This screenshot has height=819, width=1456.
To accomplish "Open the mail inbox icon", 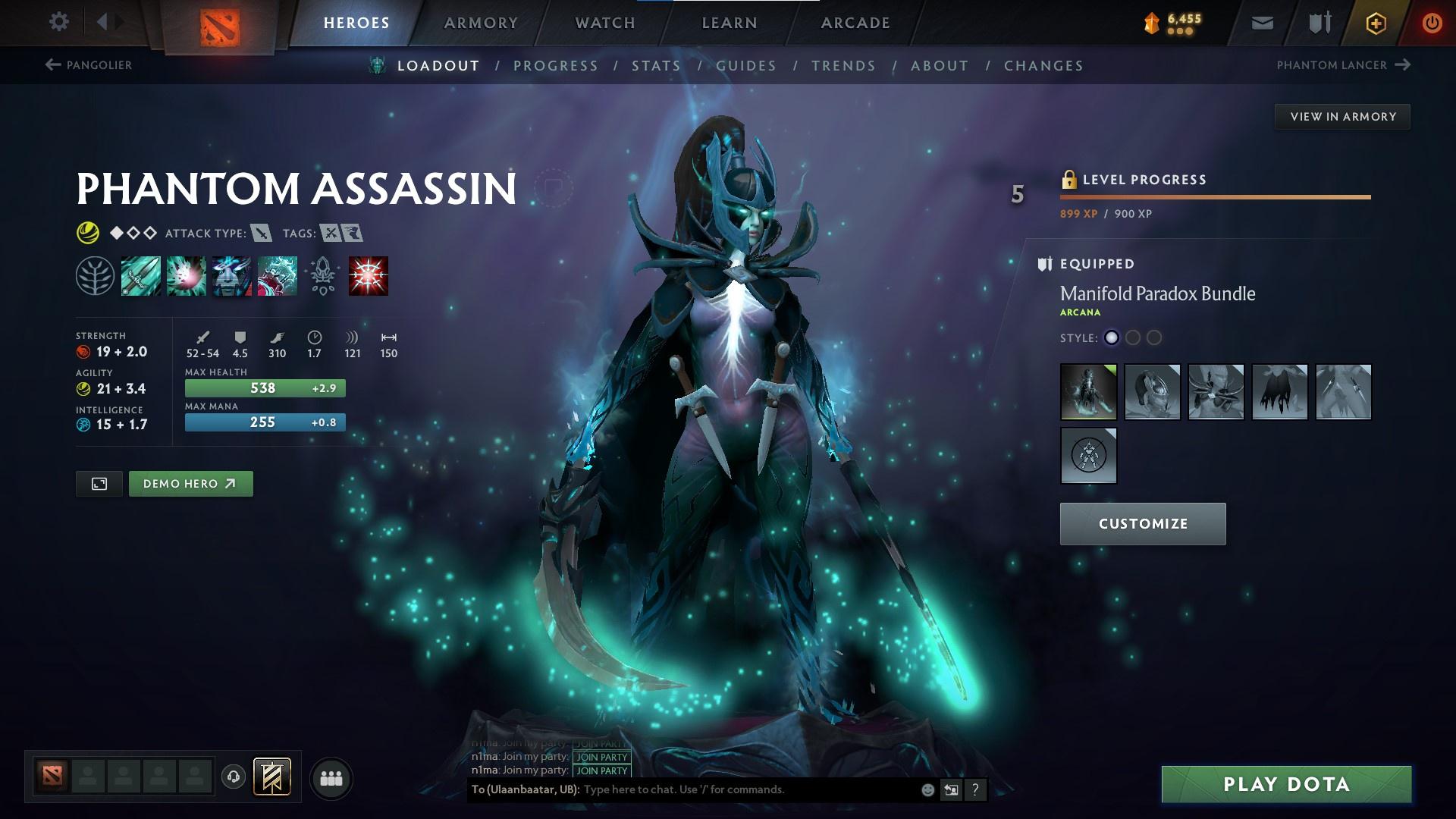I will coord(1262,24).
